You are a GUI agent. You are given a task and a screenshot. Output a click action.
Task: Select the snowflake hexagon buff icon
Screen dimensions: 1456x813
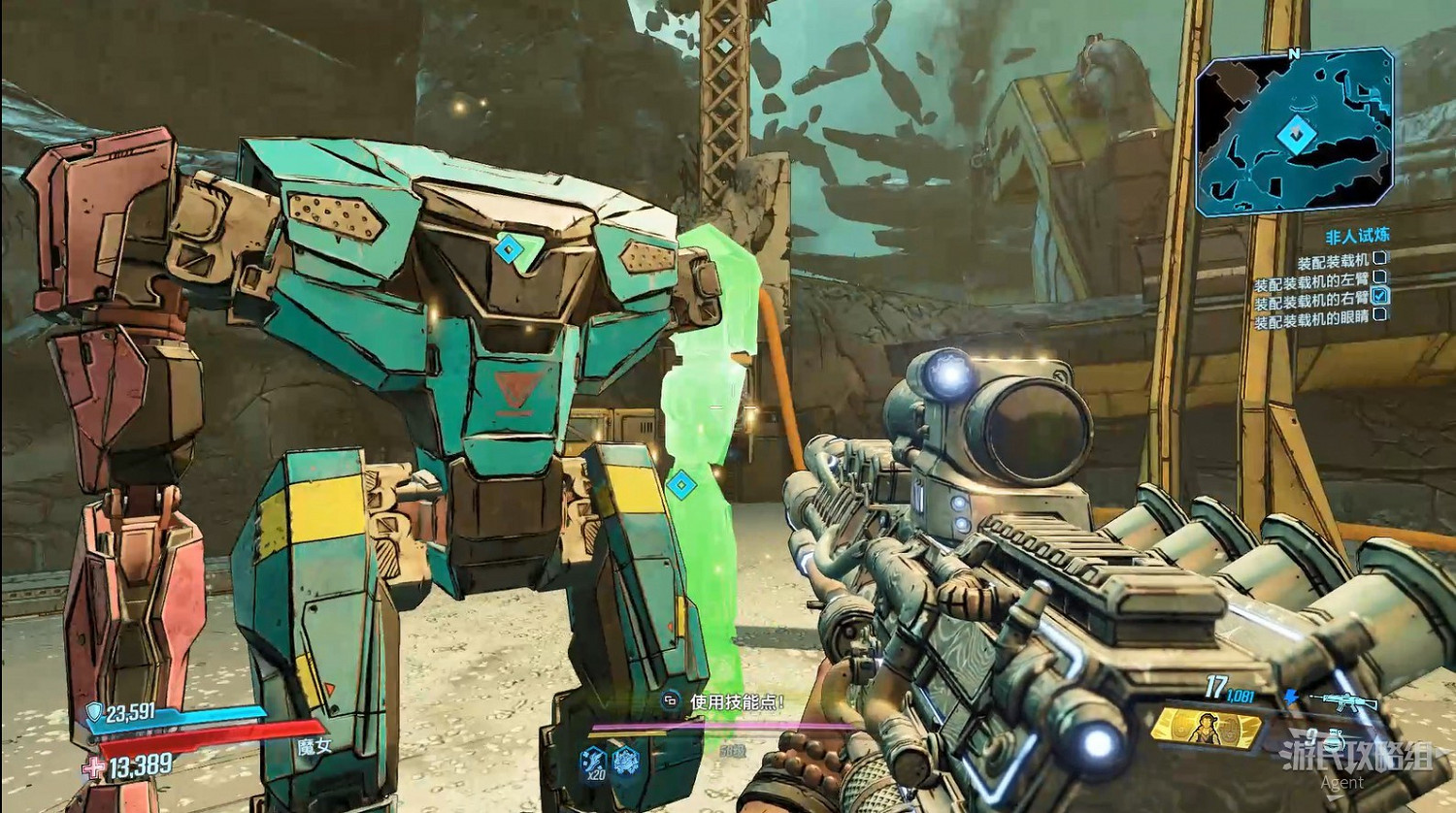click(626, 762)
